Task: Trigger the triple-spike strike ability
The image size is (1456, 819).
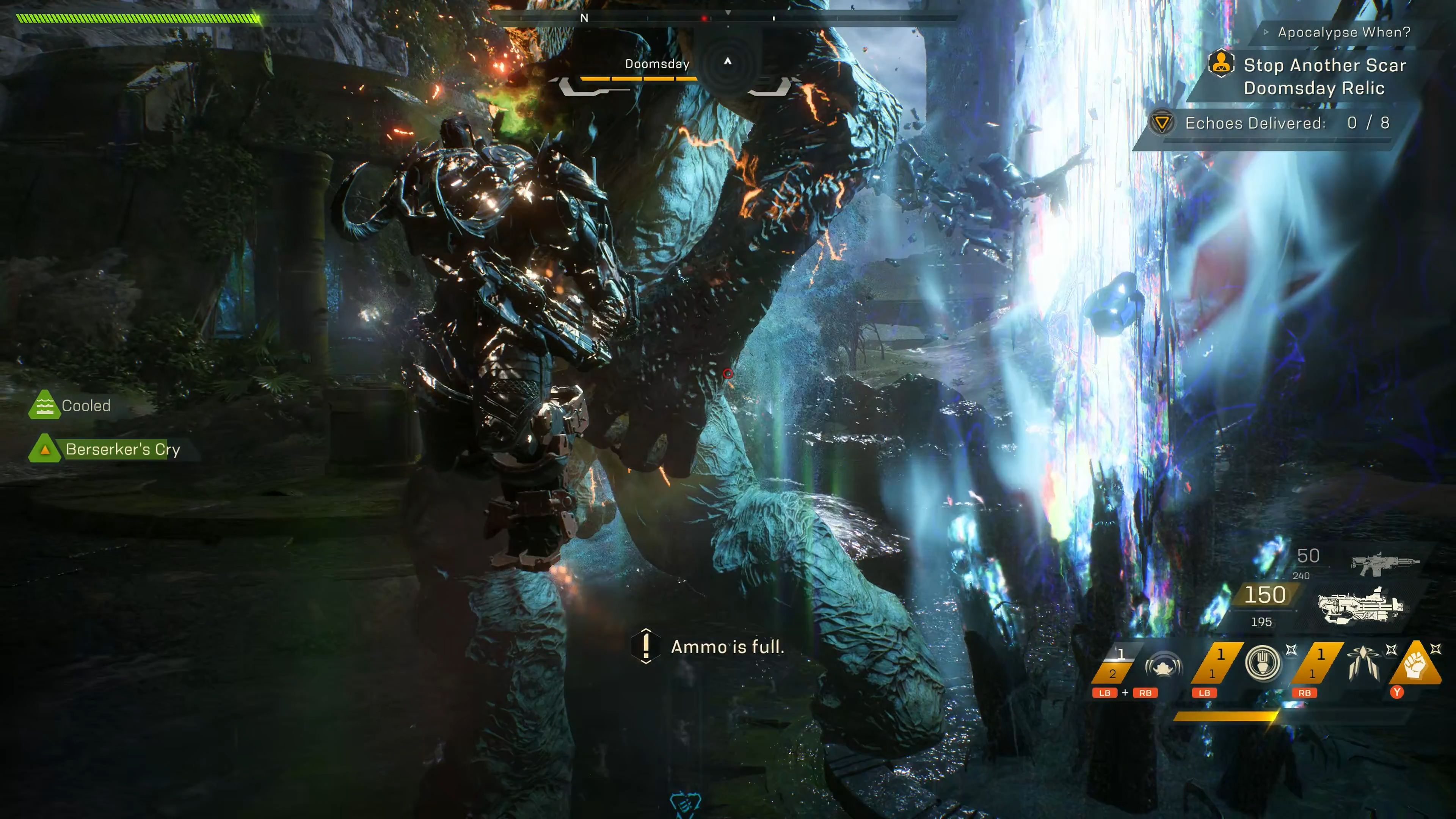Action: pos(1362,664)
